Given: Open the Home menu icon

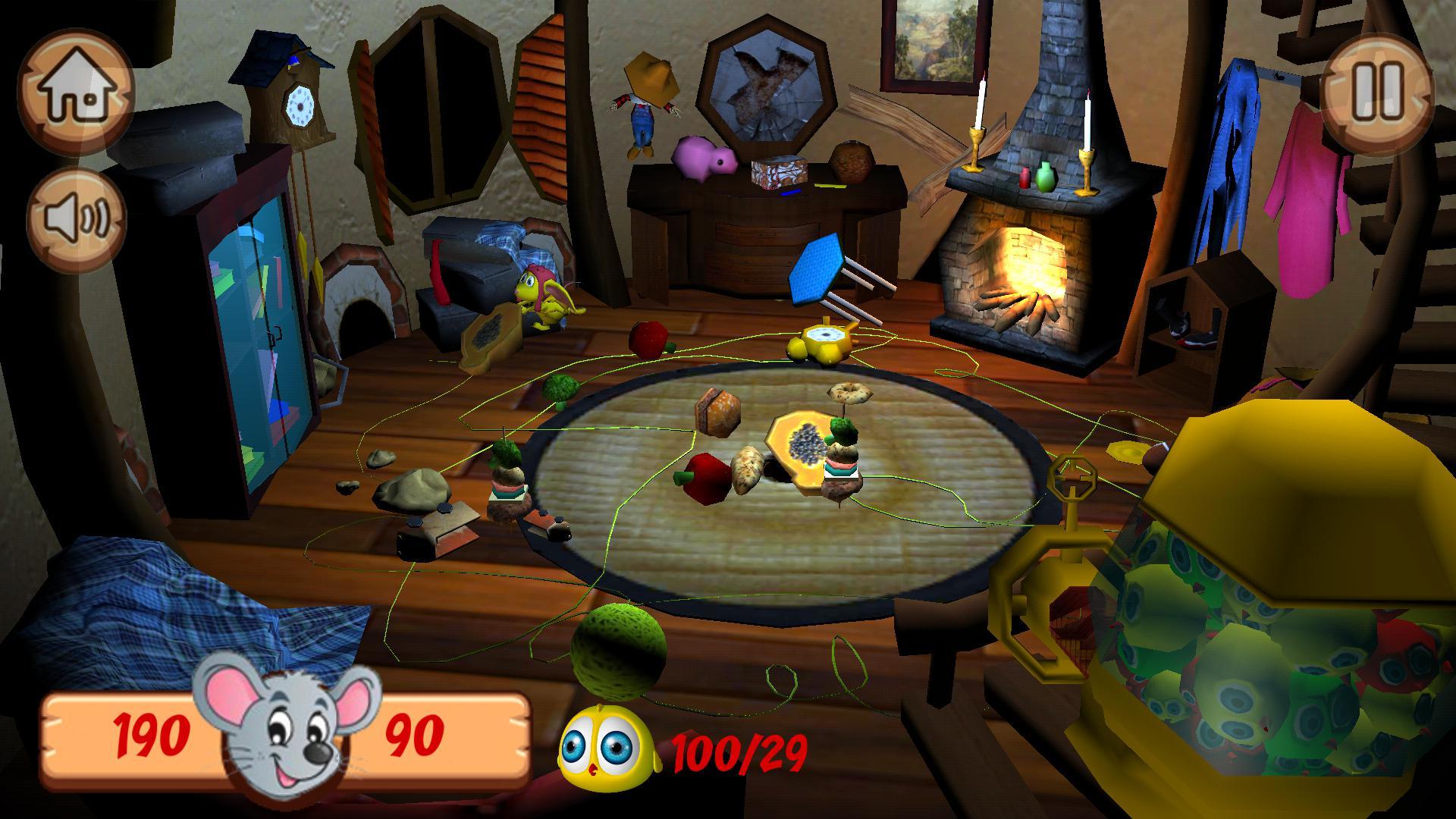Looking at the screenshot, I should 78,89.
